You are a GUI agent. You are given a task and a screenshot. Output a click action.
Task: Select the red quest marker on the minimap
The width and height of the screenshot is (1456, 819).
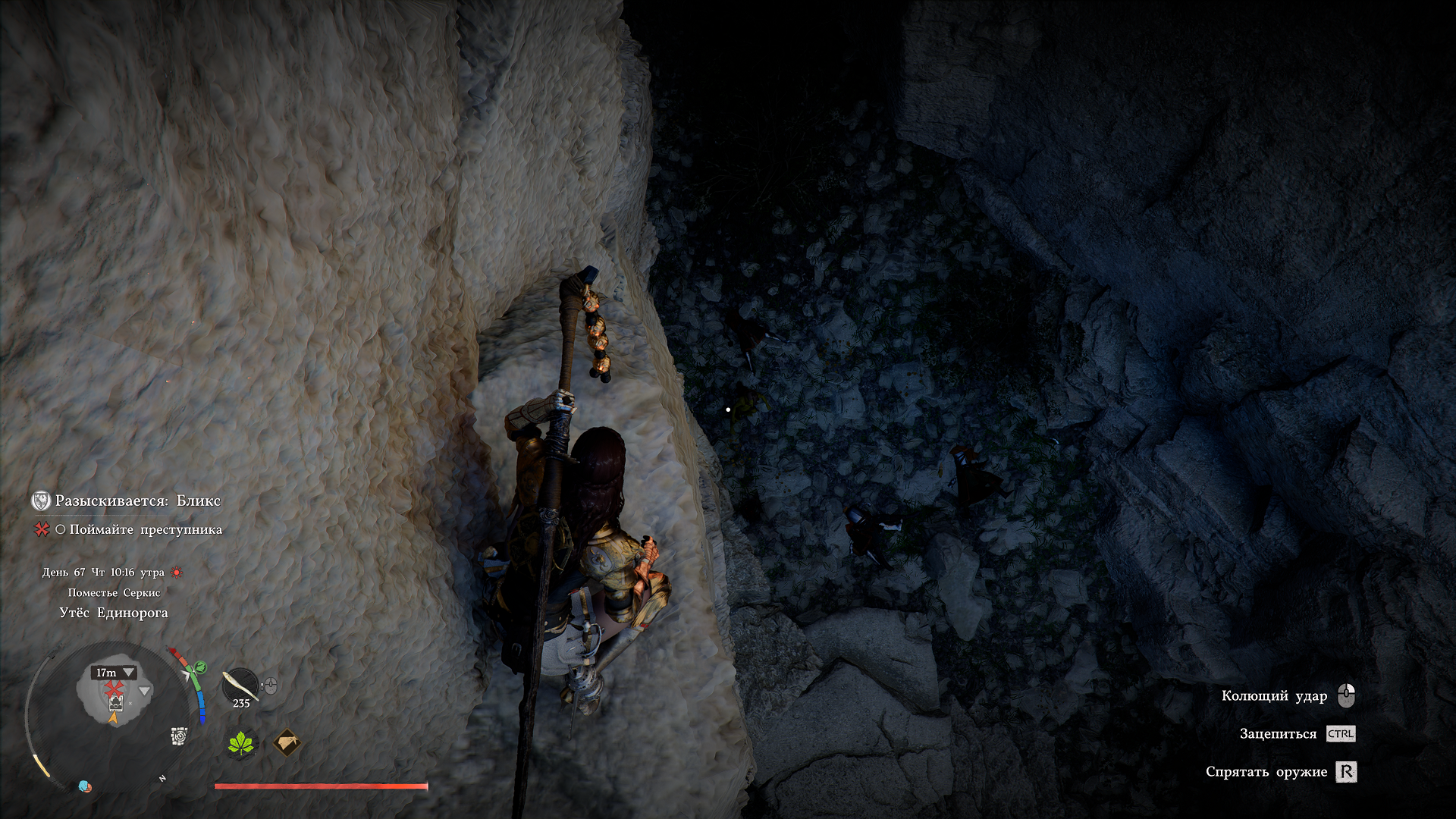(x=114, y=688)
